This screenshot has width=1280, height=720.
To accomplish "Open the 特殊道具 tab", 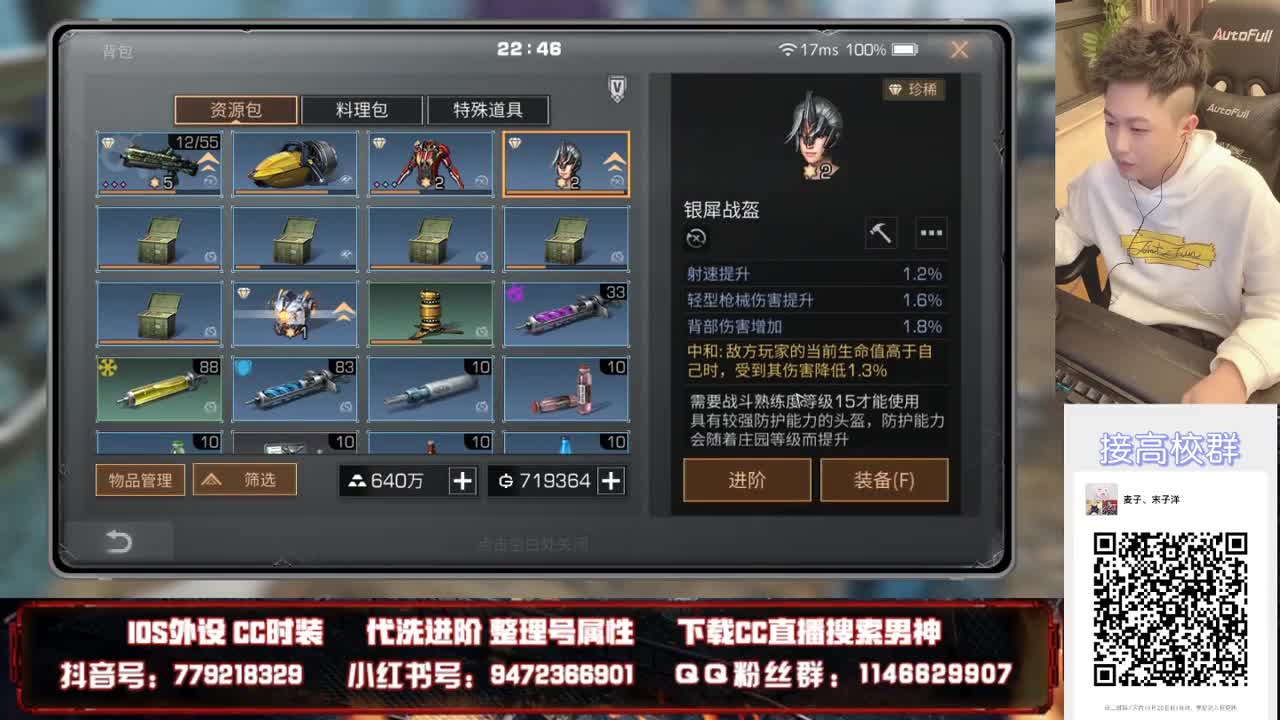I will tap(489, 110).
